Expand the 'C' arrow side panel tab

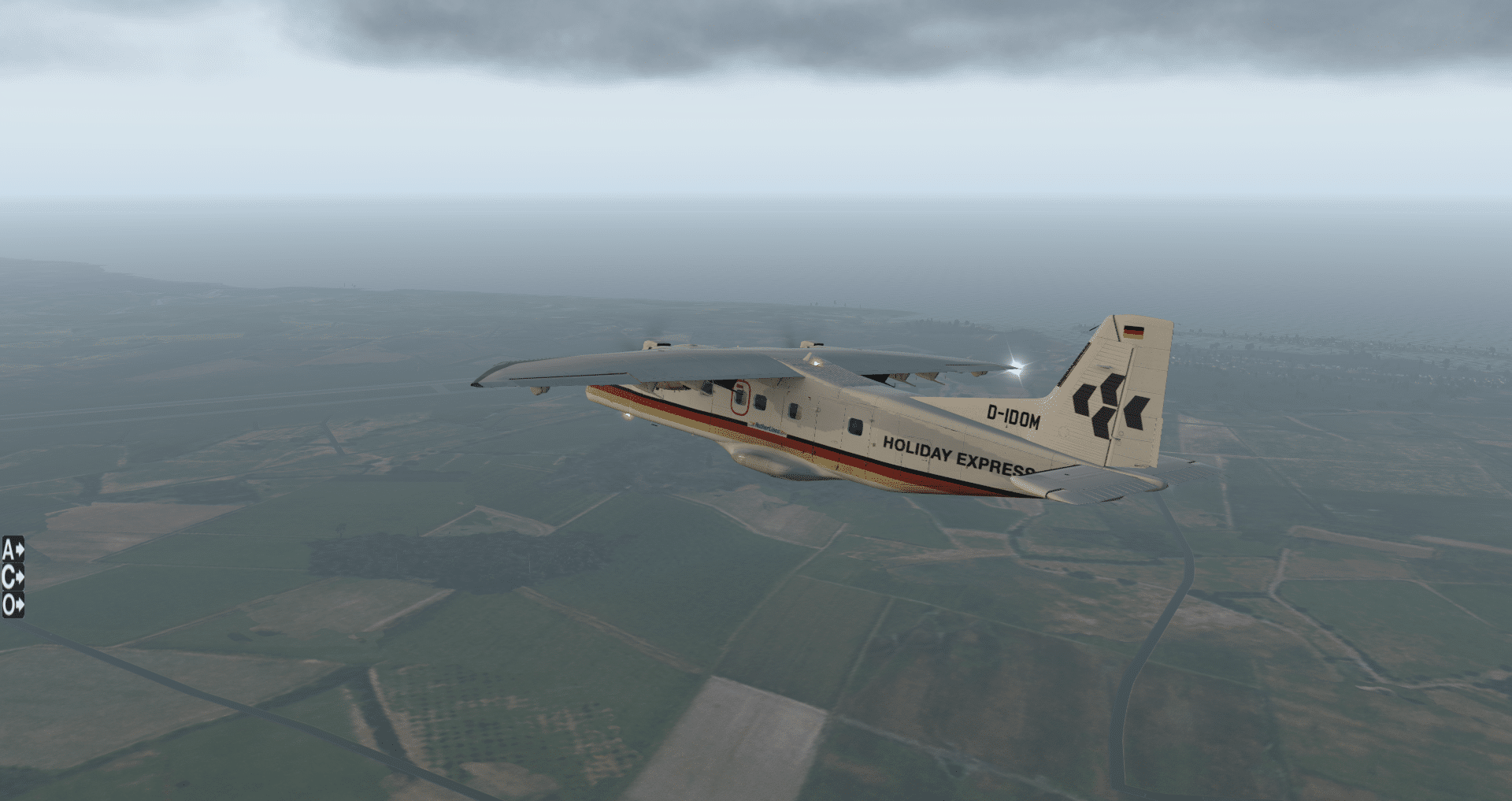pyautogui.click(x=13, y=577)
